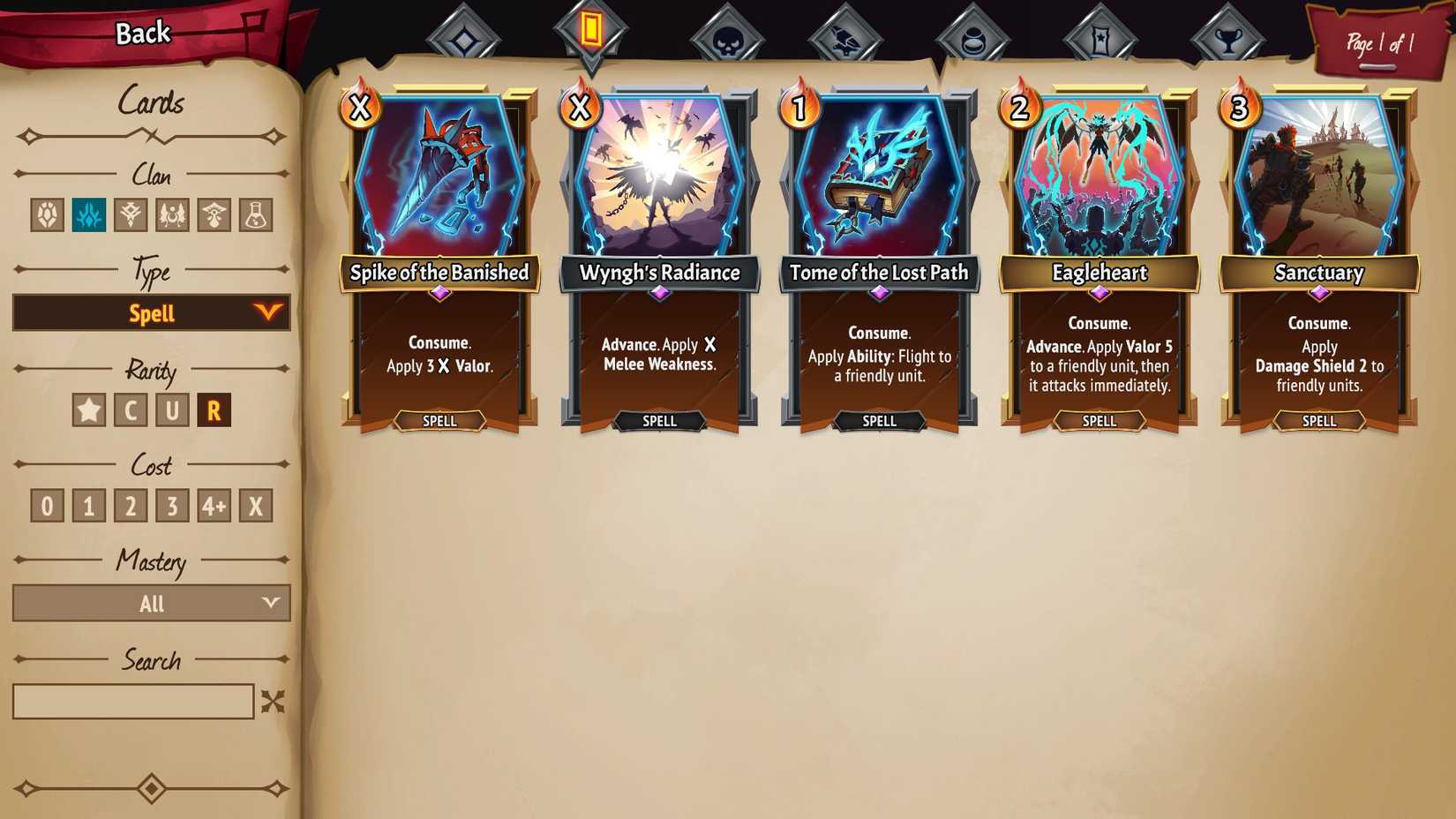1456x819 pixels.
Task: Click the Back button
Action: 141,32
